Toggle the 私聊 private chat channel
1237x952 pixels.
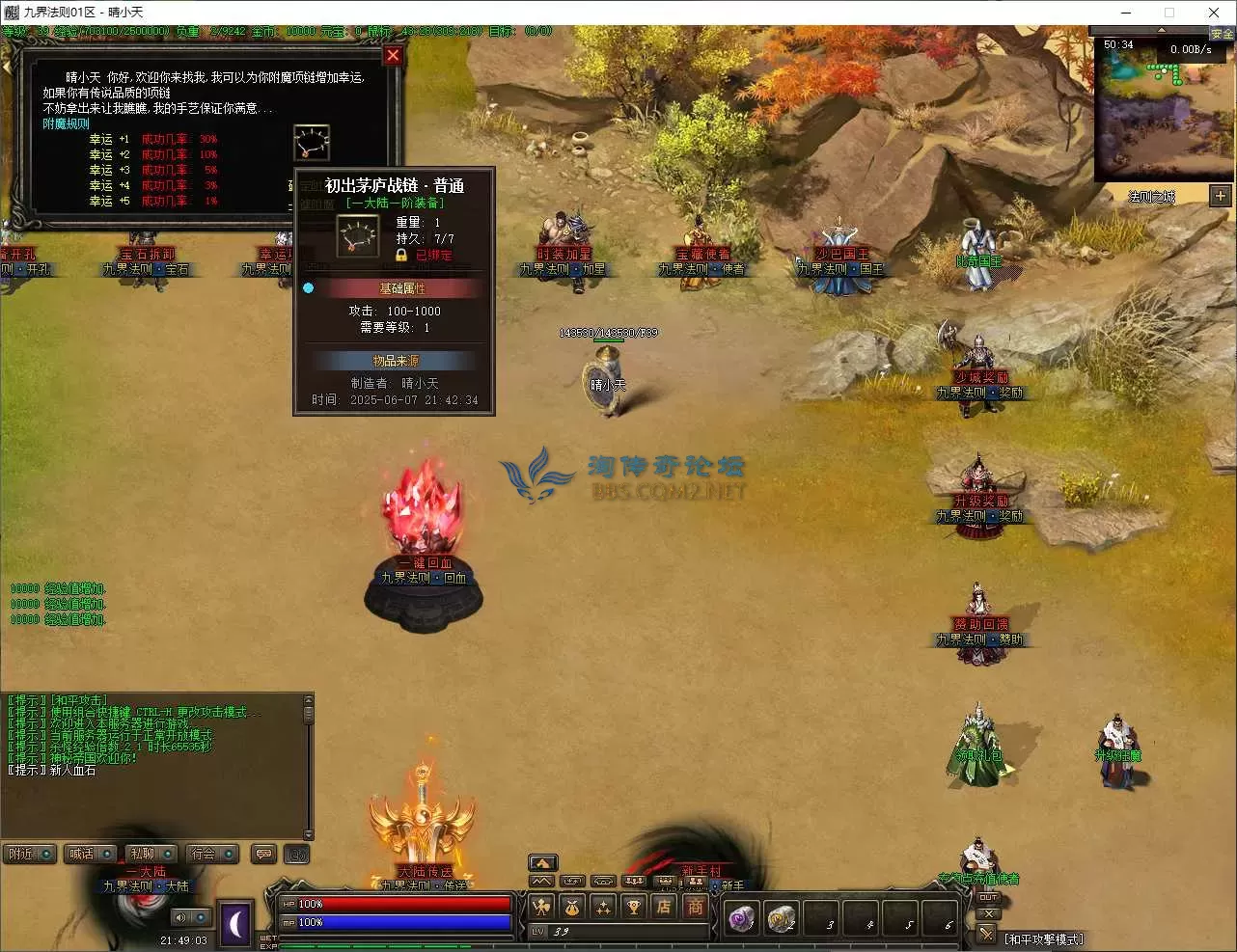[152, 854]
